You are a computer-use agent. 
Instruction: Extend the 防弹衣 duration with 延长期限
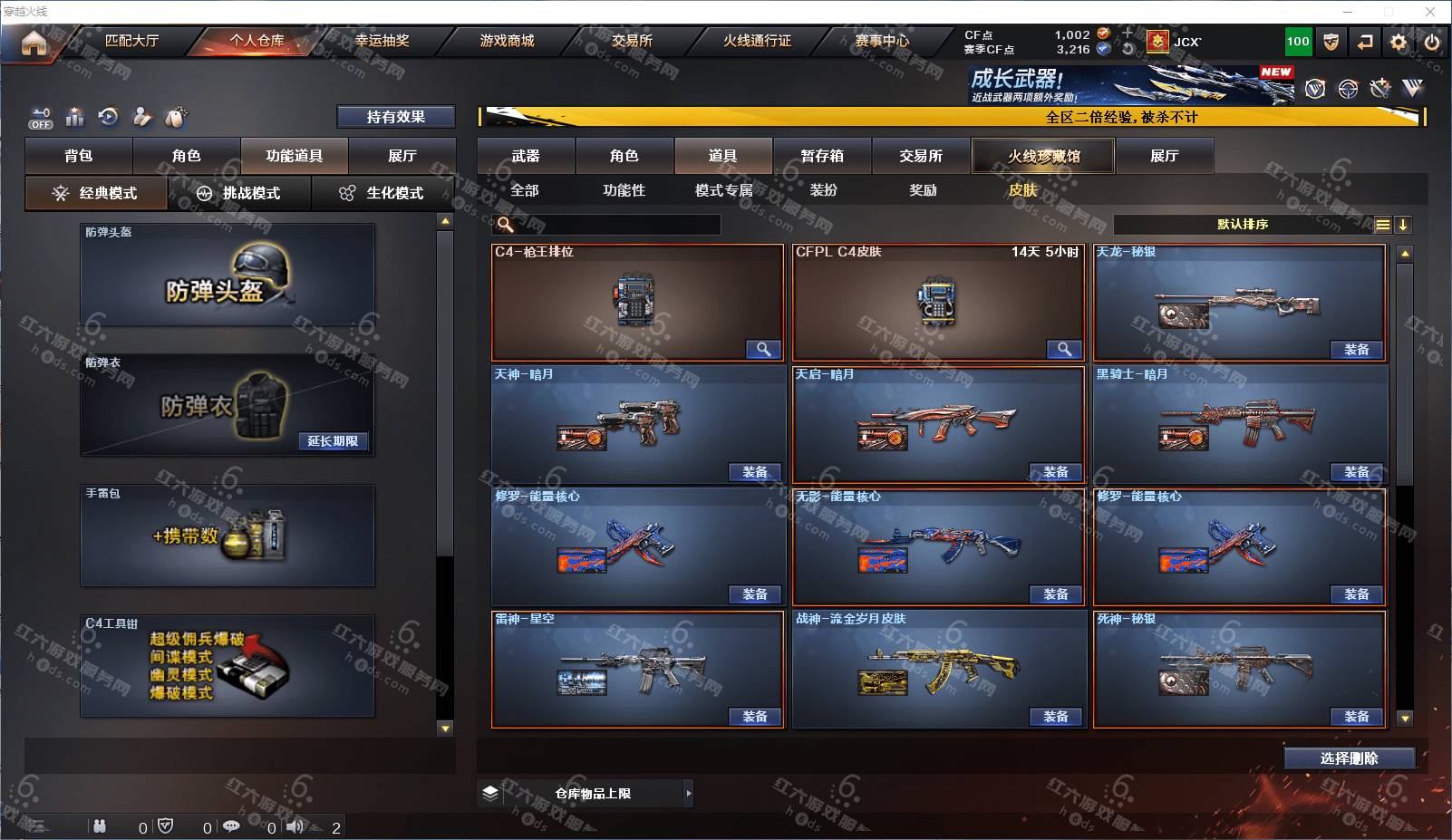pyautogui.click(x=333, y=441)
